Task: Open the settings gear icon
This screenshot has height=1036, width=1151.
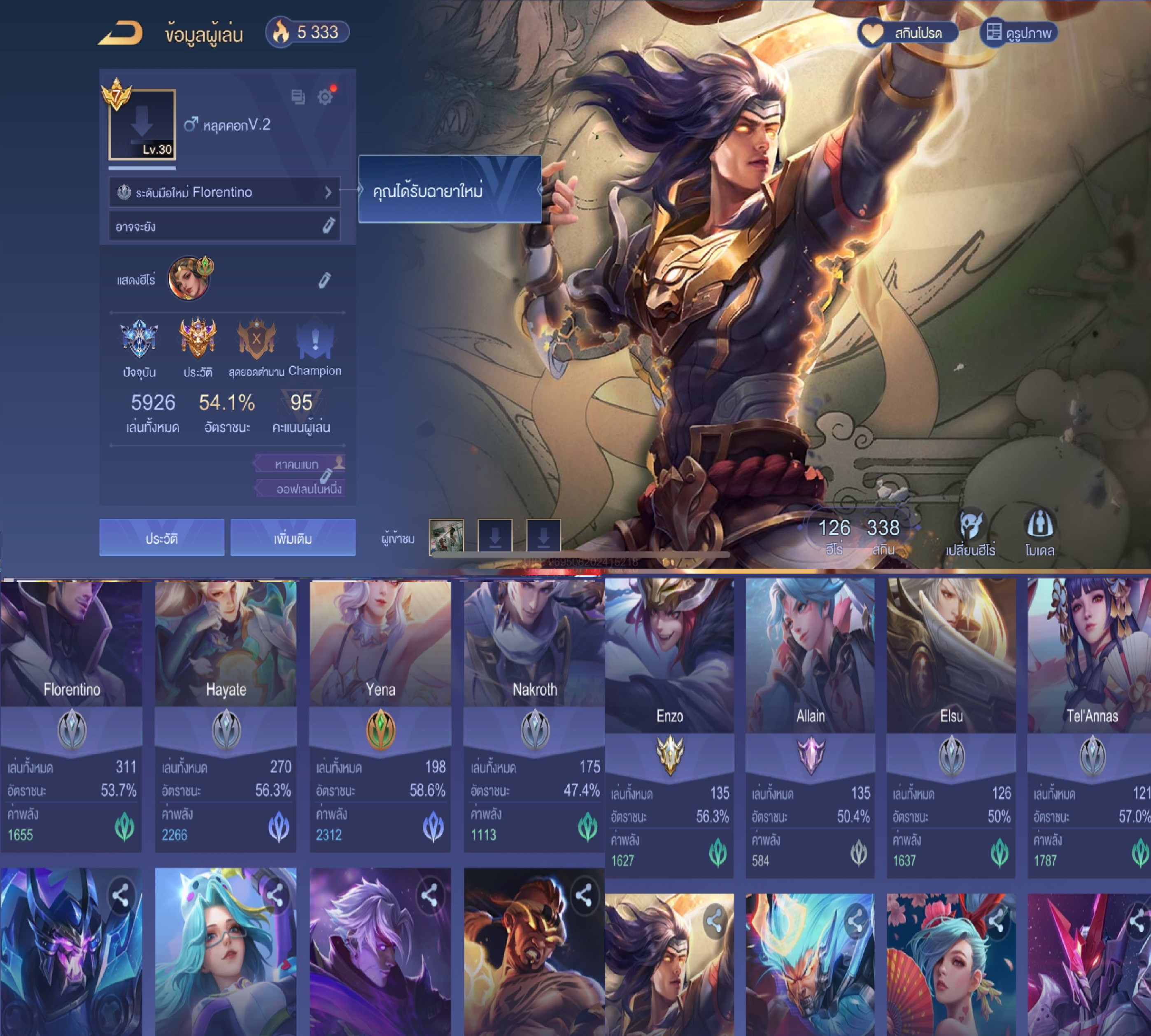Action: (326, 97)
